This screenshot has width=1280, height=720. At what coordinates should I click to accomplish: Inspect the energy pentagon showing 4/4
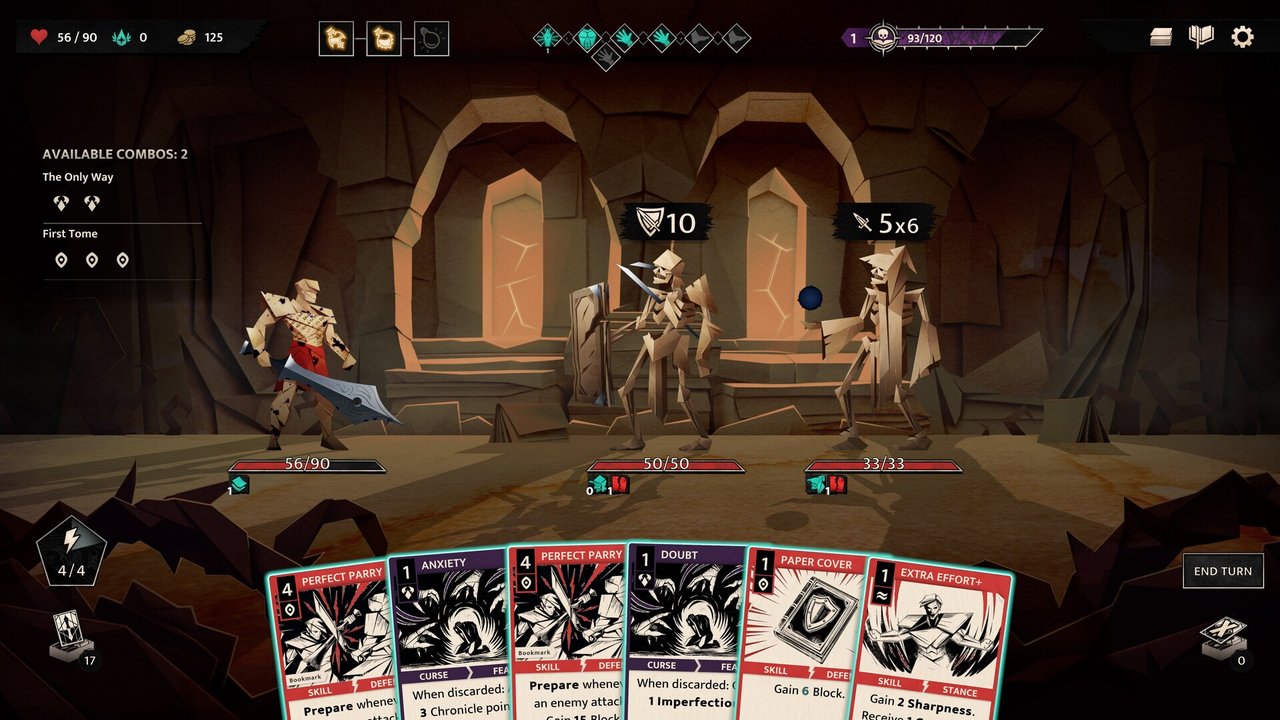pyautogui.click(x=71, y=550)
